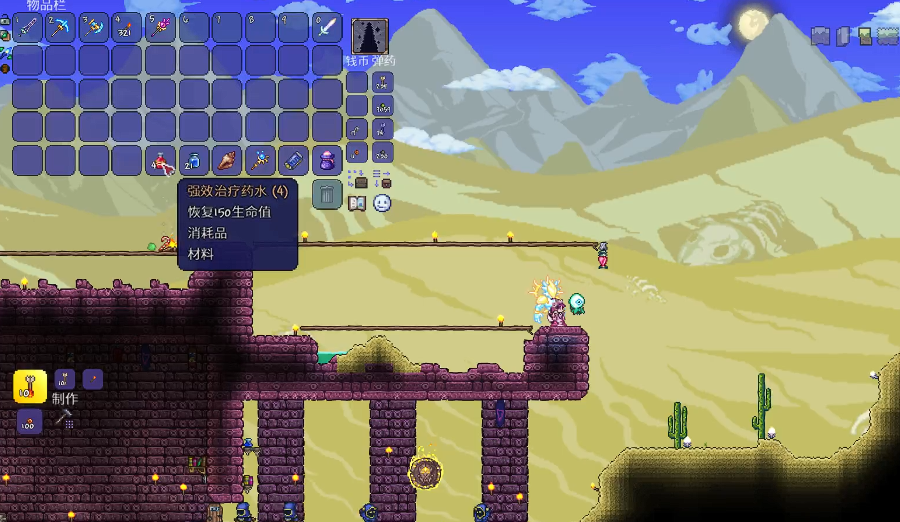
Task: Open the purple void bag slot
Action: pos(327,160)
